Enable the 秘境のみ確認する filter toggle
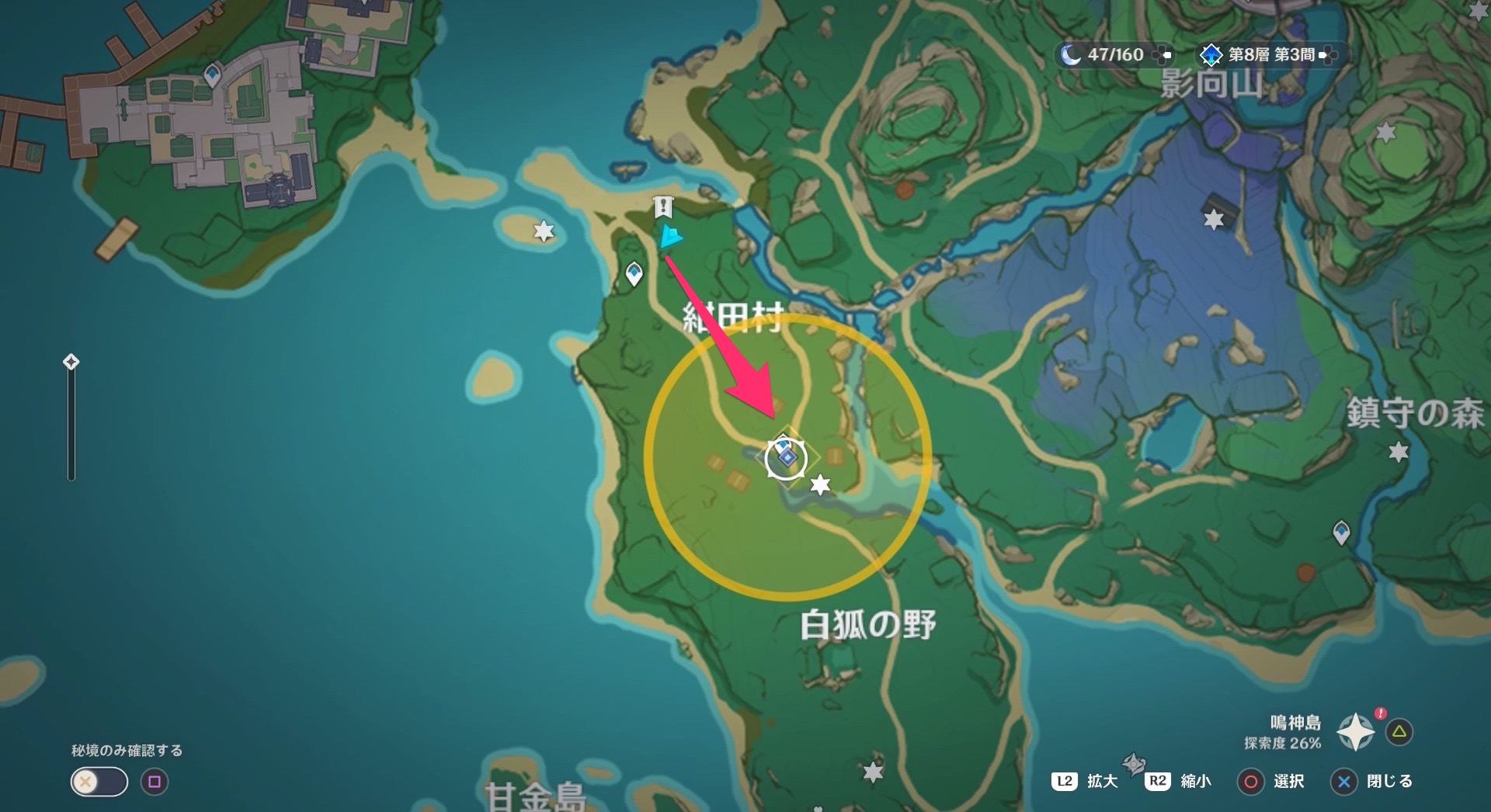This screenshot has height=812, width=1491. 98,782
